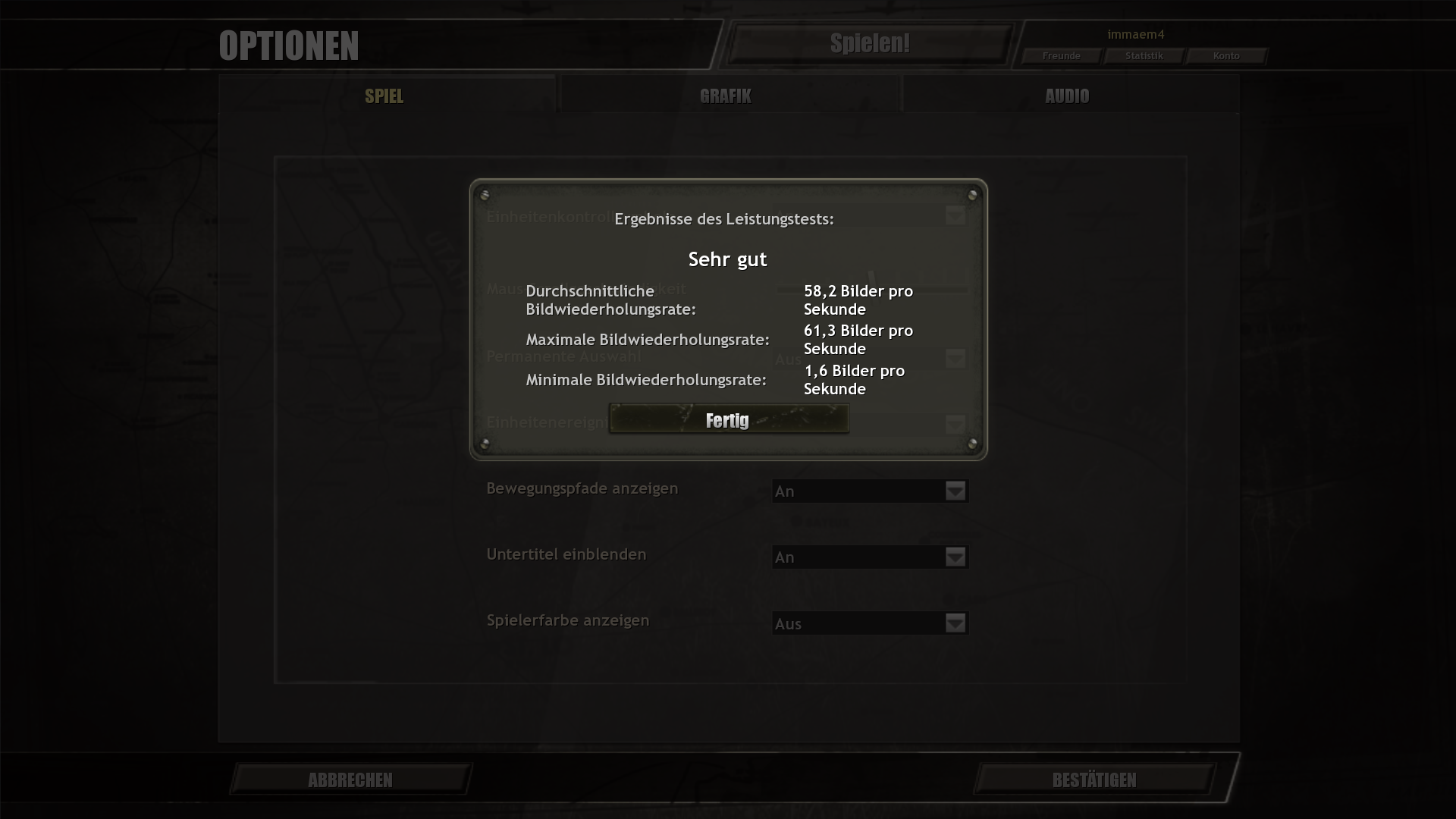Viewport: 1456px width, 819px height.
Task: Click the Permanente Auswahl dropdown arrow icon
Action: pyautogui.click(x=955, y=358)
